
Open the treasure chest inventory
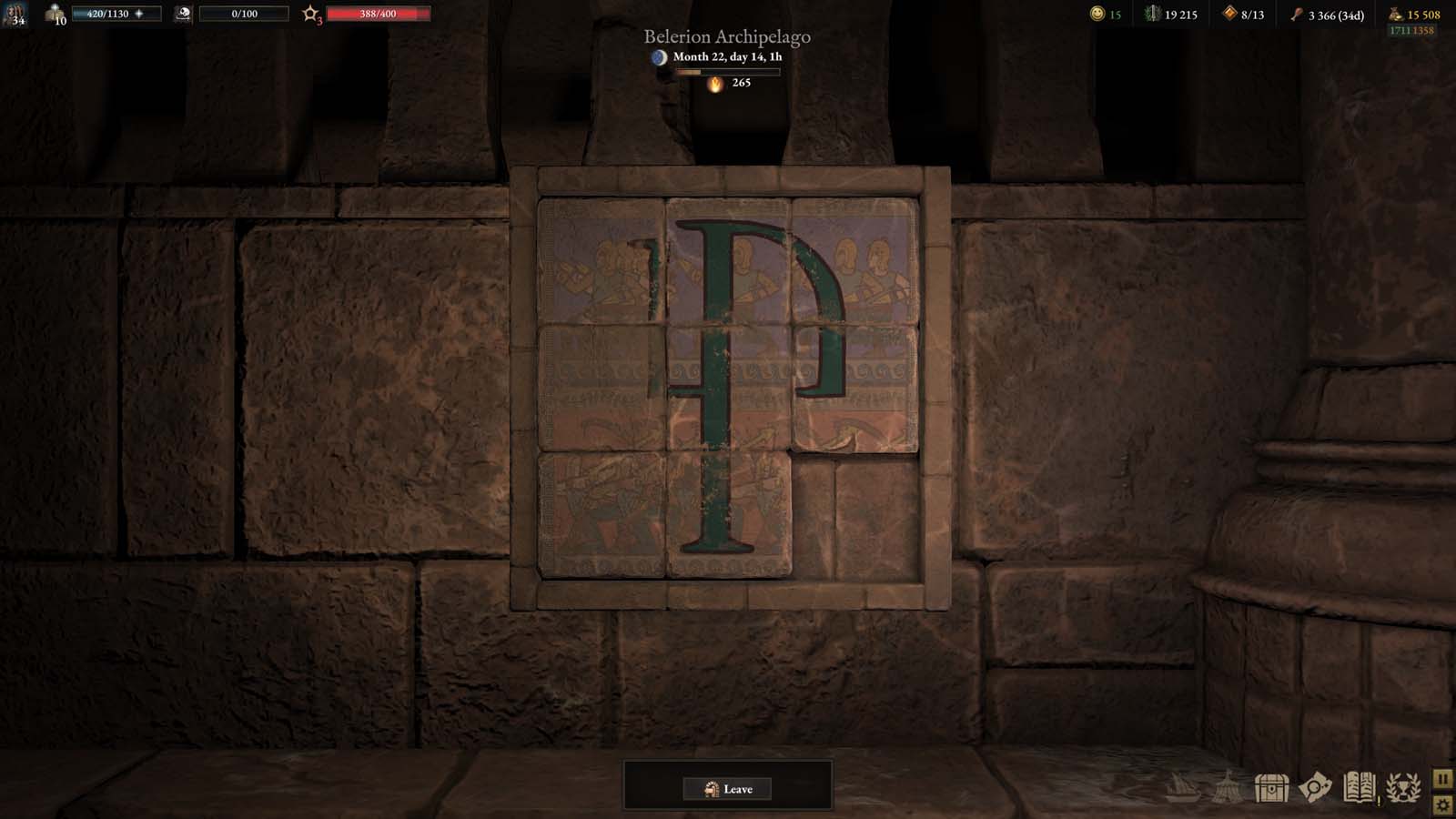(x=1269, y=784)
